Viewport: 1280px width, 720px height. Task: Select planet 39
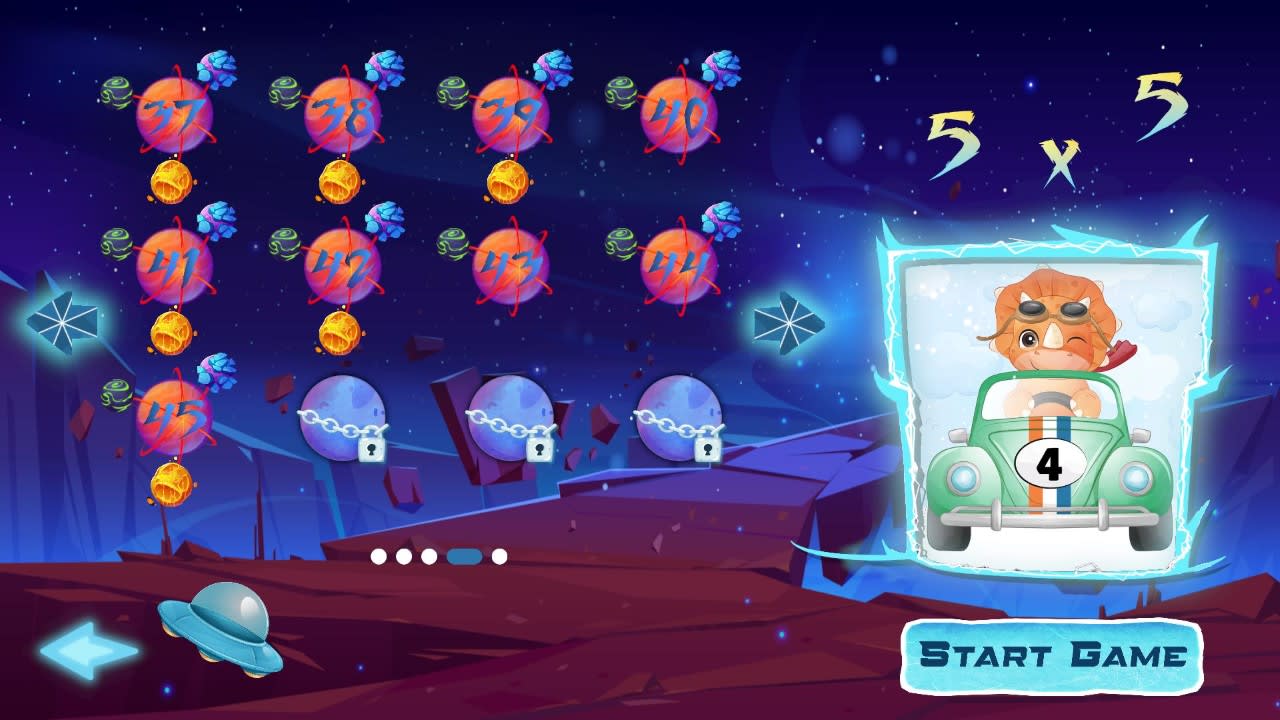pos(510,113)
